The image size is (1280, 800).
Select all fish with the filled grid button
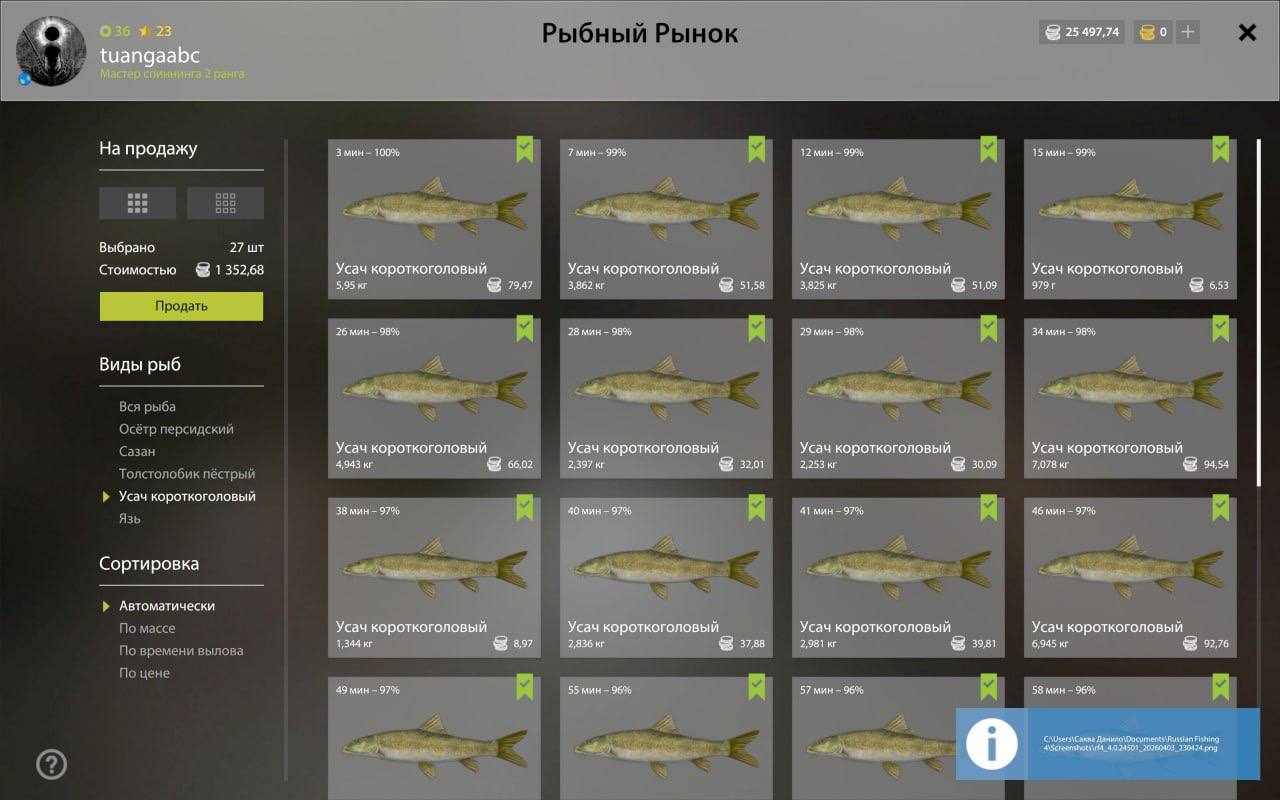137,203
